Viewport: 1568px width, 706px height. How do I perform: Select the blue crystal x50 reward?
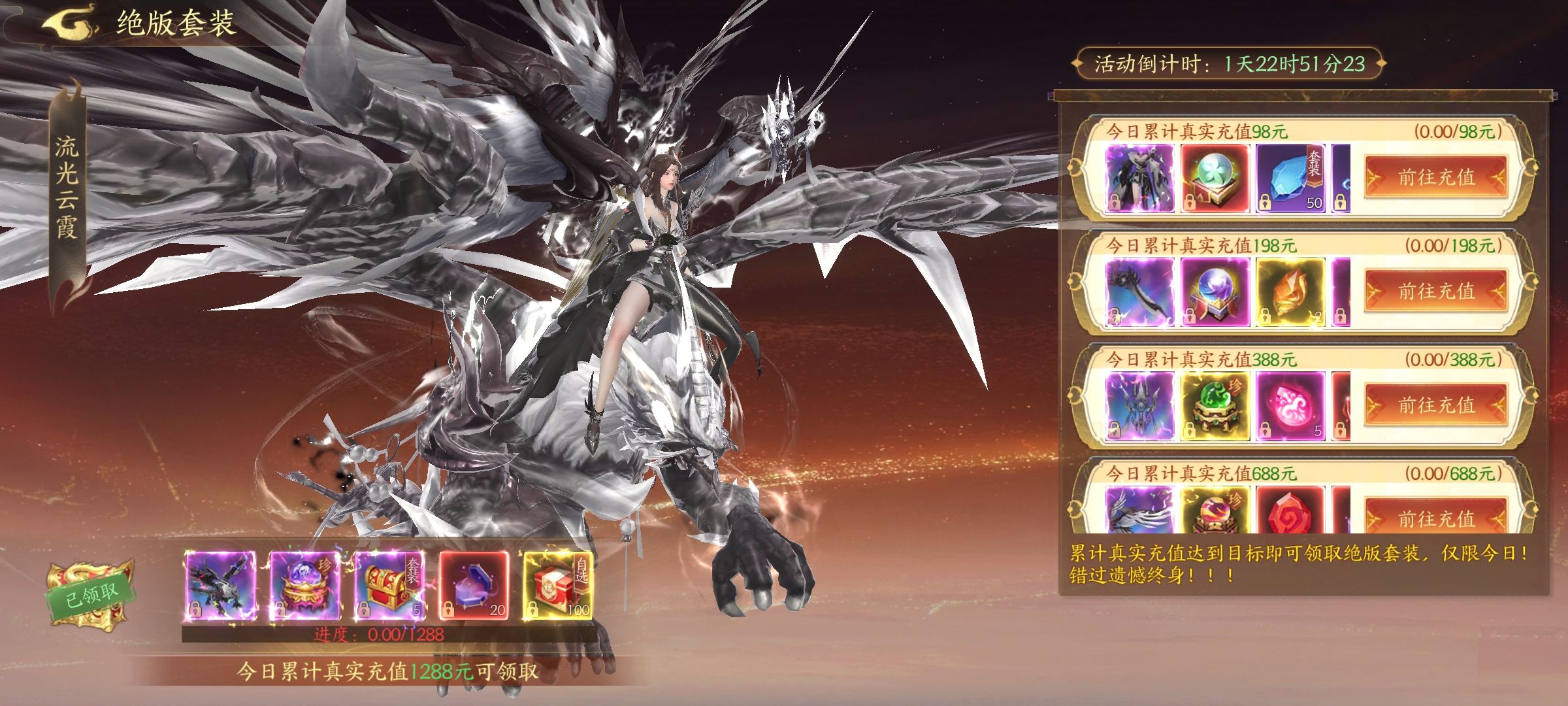pos(1290,178)
